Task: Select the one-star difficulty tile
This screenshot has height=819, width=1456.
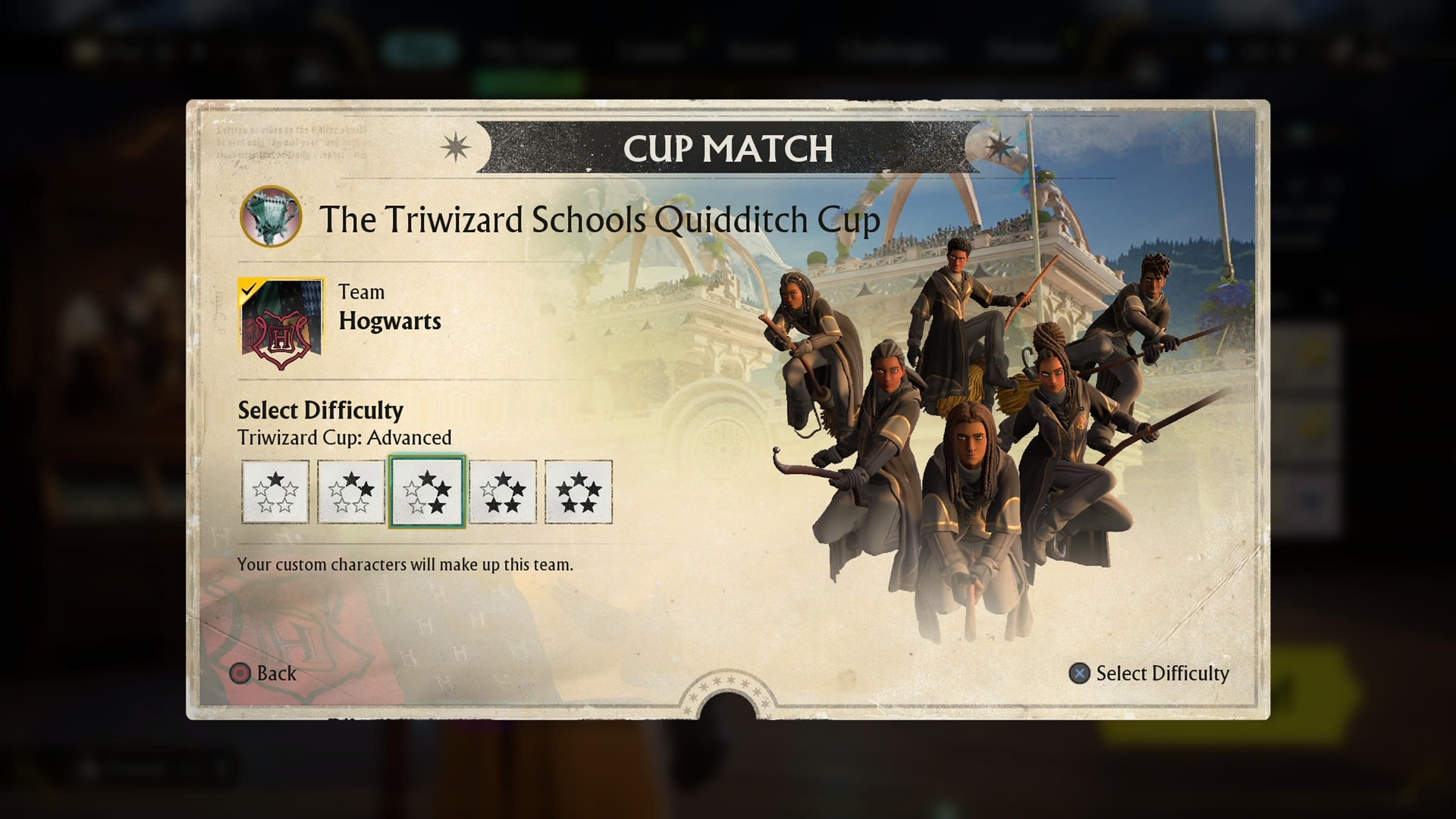Action: point(275,491)
